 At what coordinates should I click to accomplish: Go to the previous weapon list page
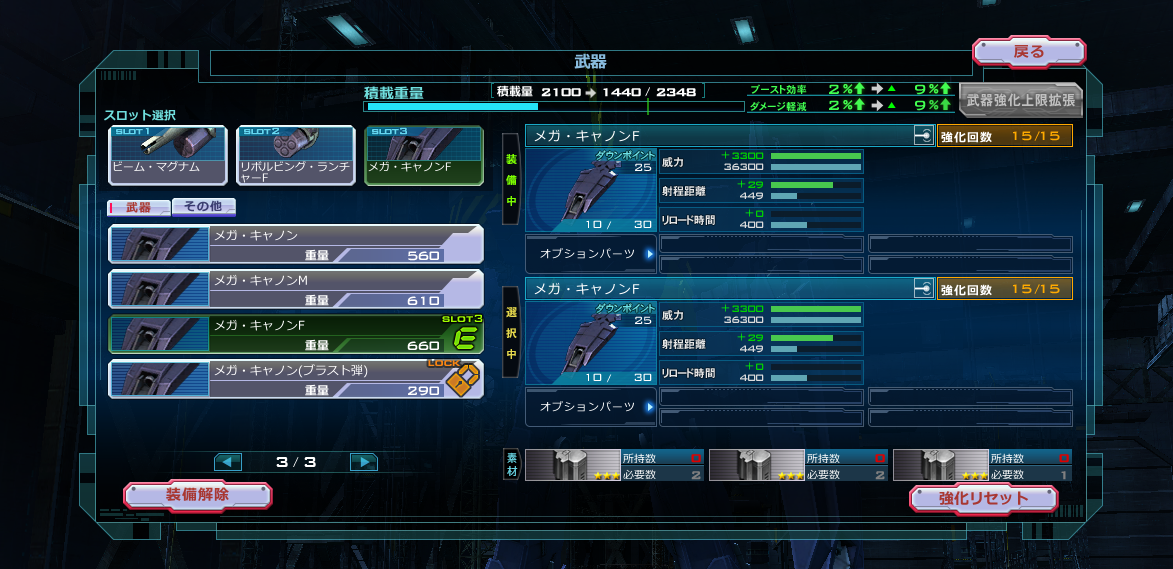(228, 462)
